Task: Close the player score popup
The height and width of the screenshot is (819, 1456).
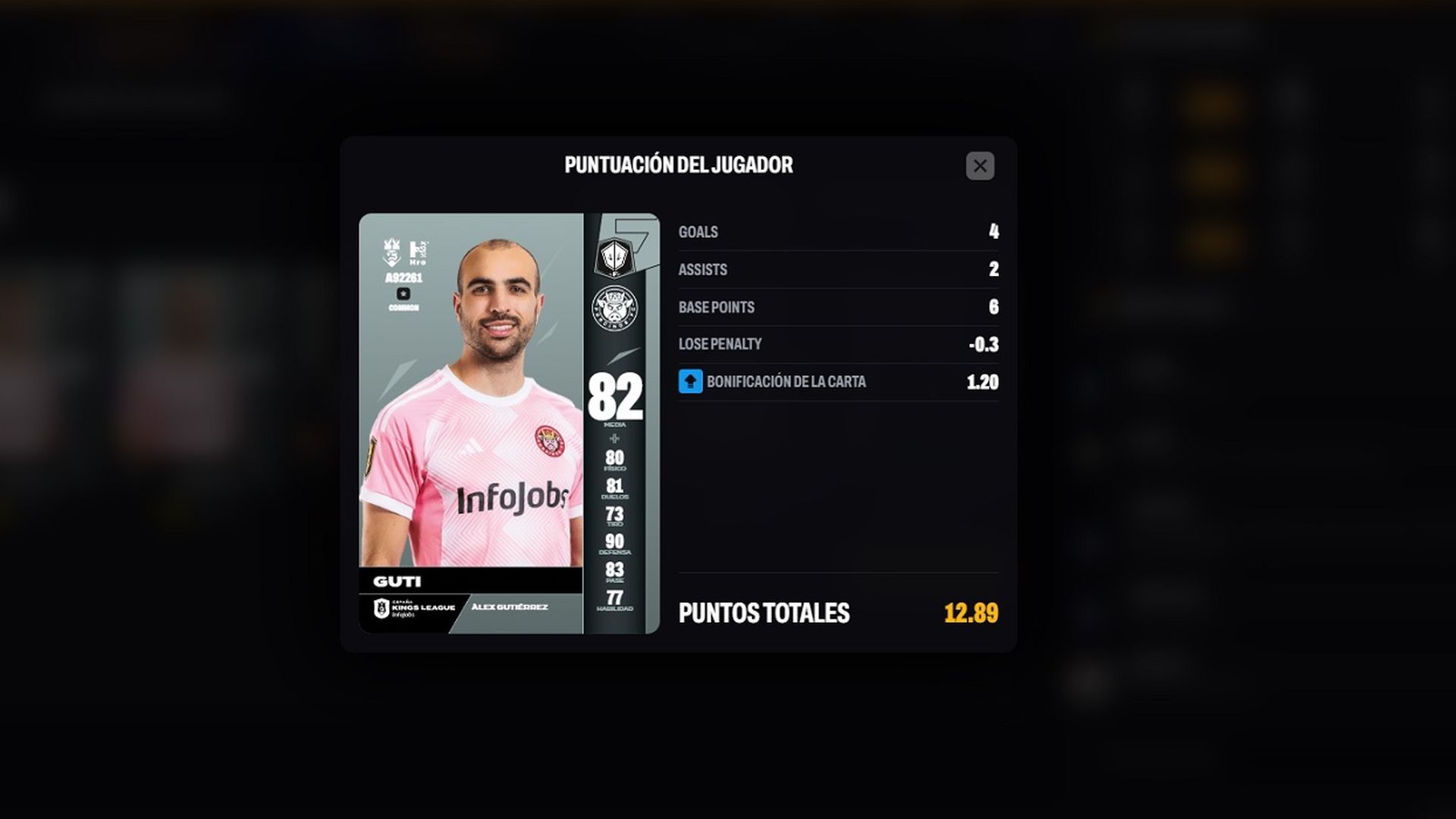Action: tap(980, 166)
